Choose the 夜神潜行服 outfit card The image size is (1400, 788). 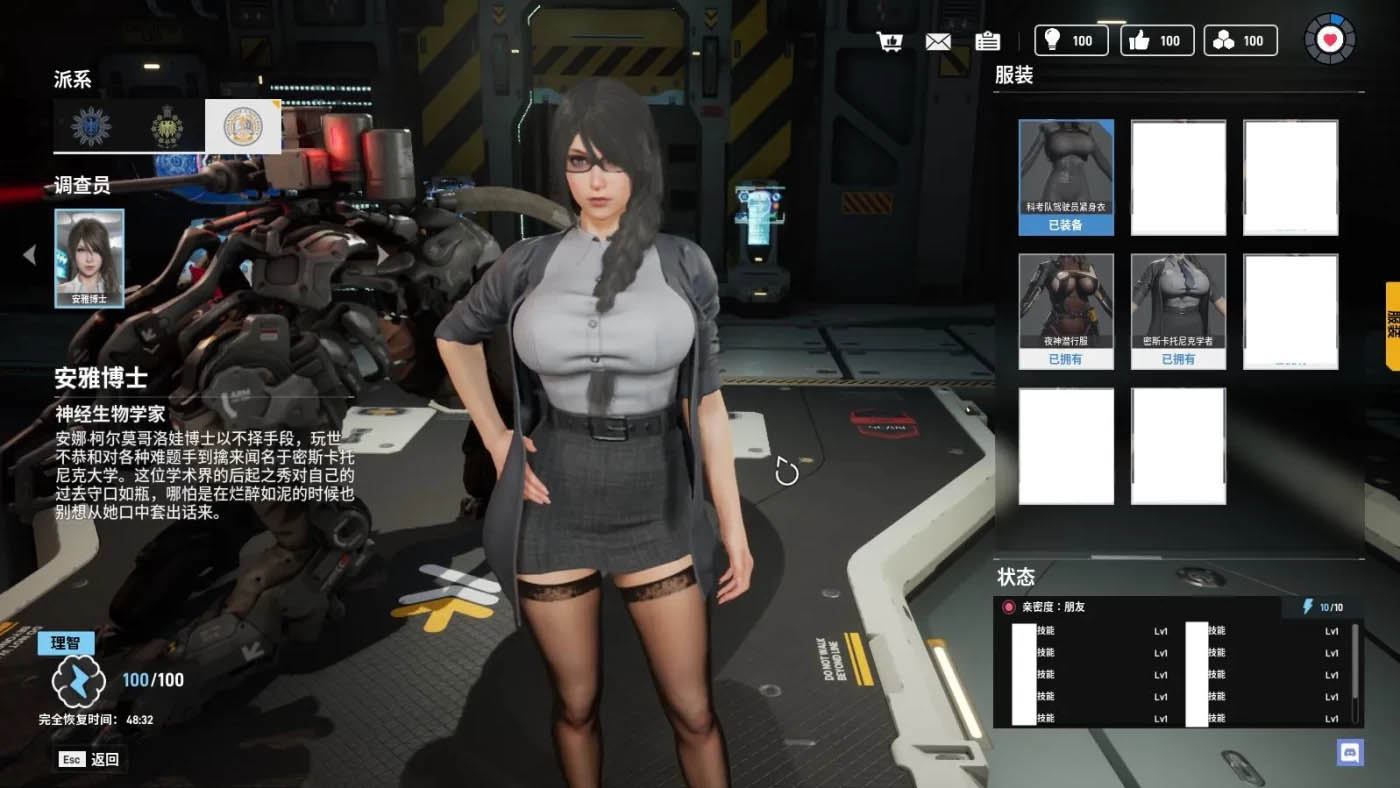click(x=1066, y=311)
